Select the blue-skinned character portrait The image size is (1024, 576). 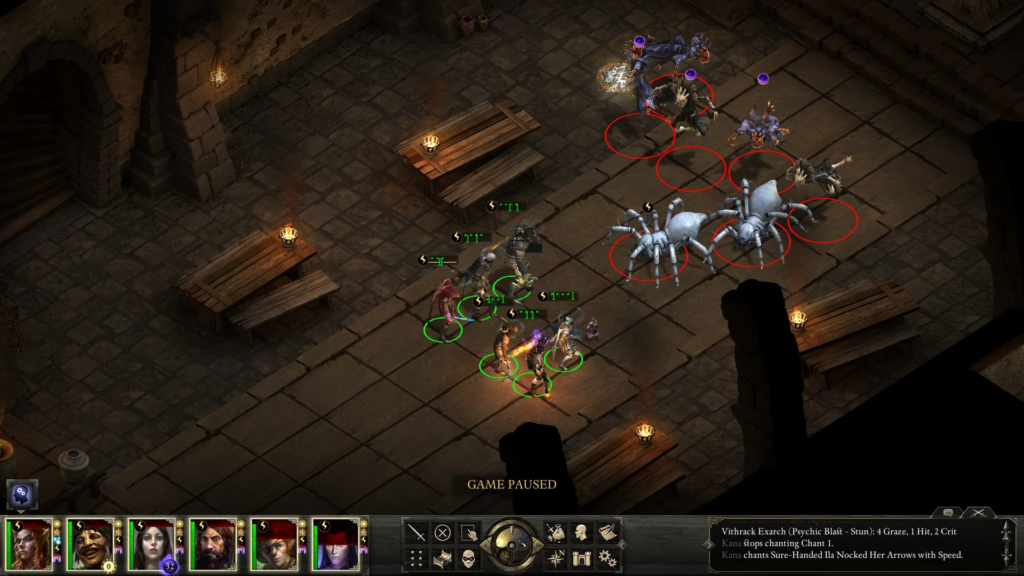pos(336,545)
